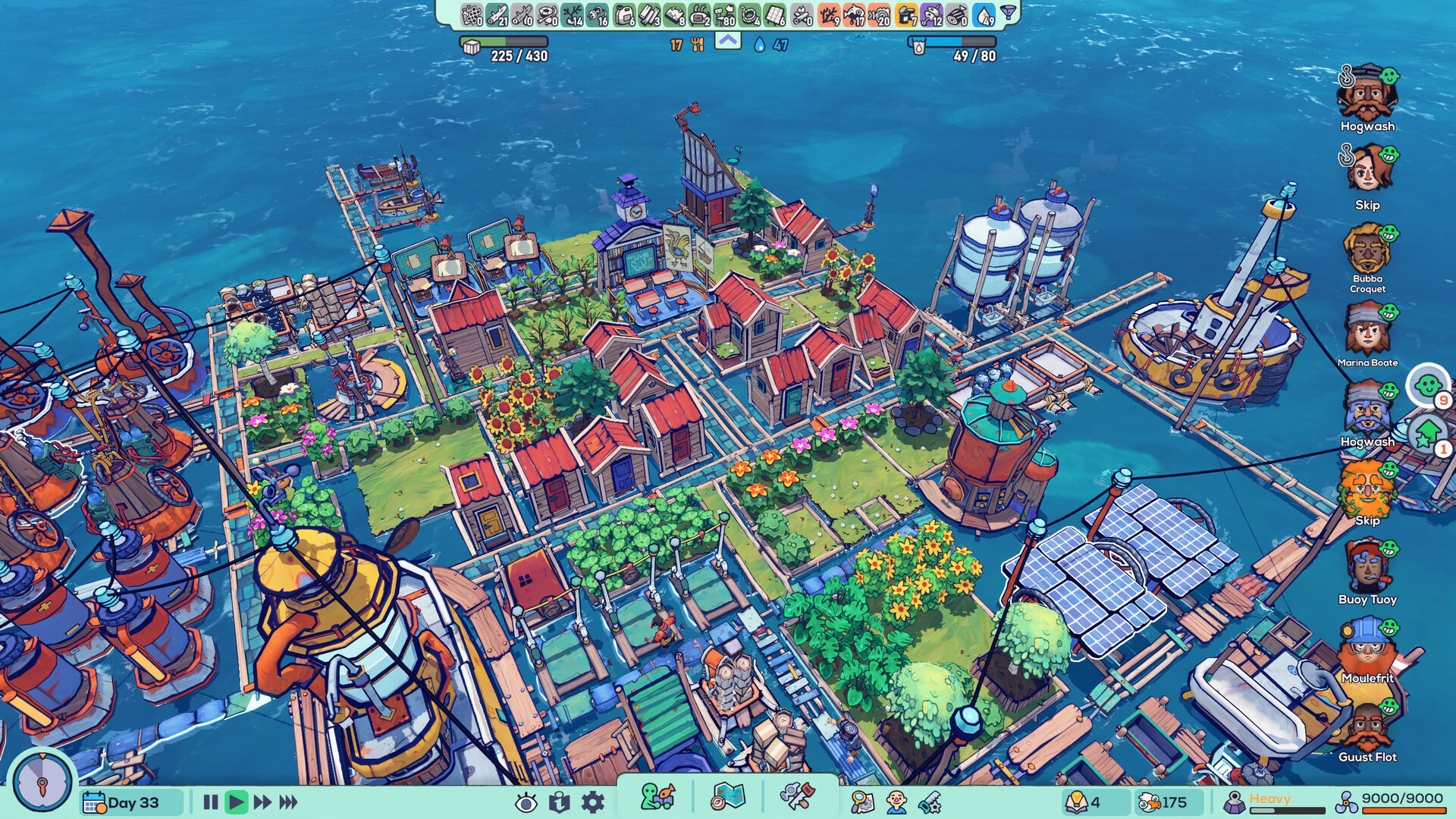
Task: Select the expedition flags icon
Action: 797,797
